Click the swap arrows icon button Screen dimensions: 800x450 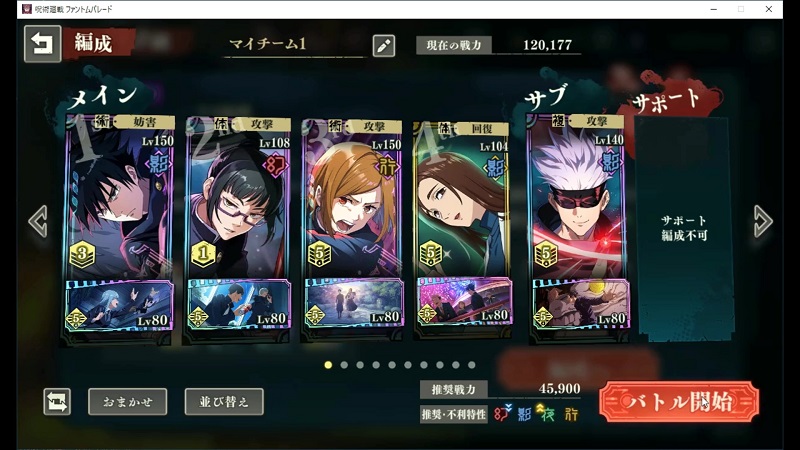tap(58, 402)
